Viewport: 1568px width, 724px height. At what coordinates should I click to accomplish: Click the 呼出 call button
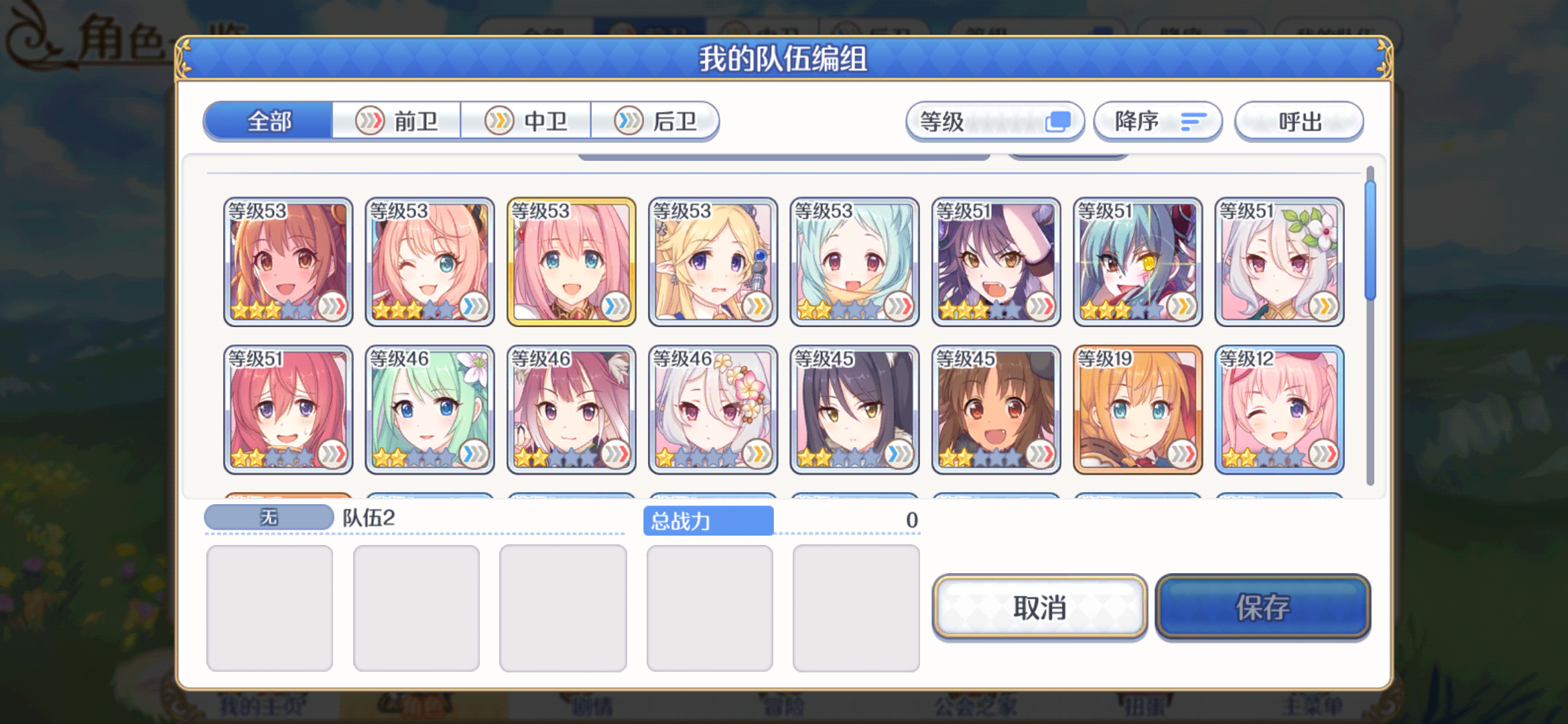coord(1299,121)
